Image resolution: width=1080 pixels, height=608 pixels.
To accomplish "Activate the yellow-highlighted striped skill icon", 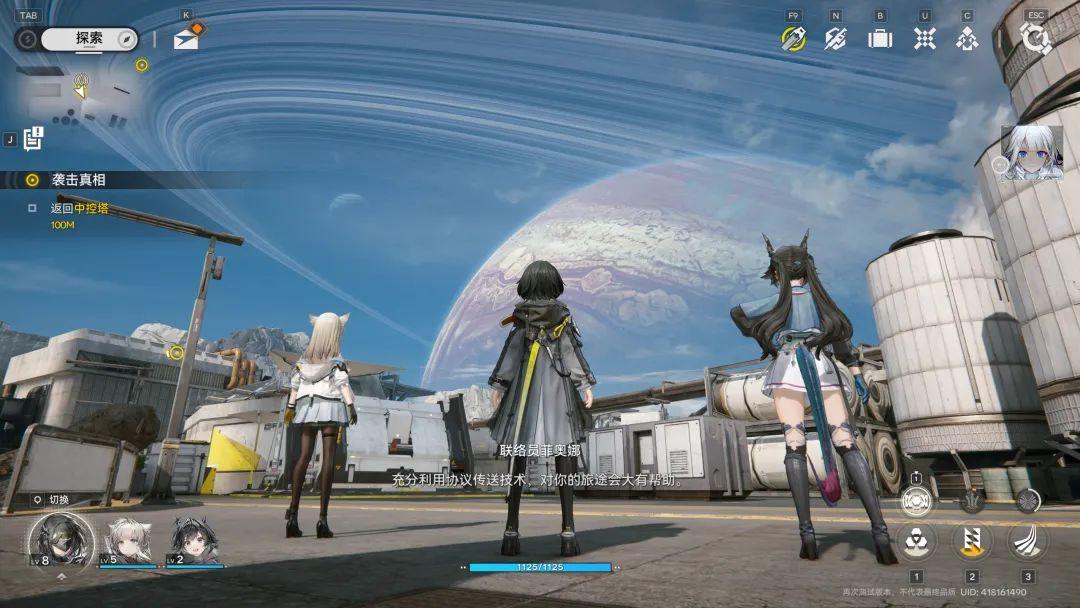I will (x=971, y=541).
